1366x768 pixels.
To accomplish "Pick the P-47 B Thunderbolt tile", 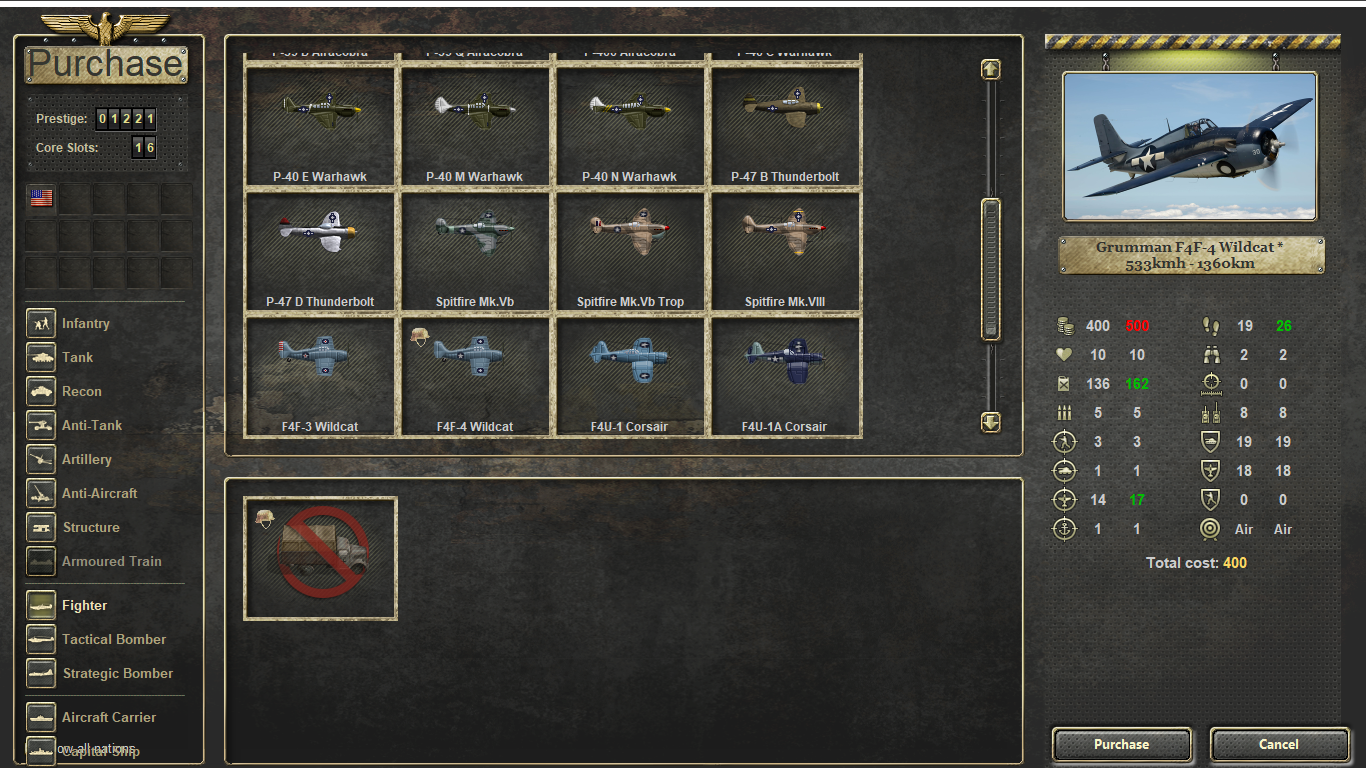I will (784, 126).
